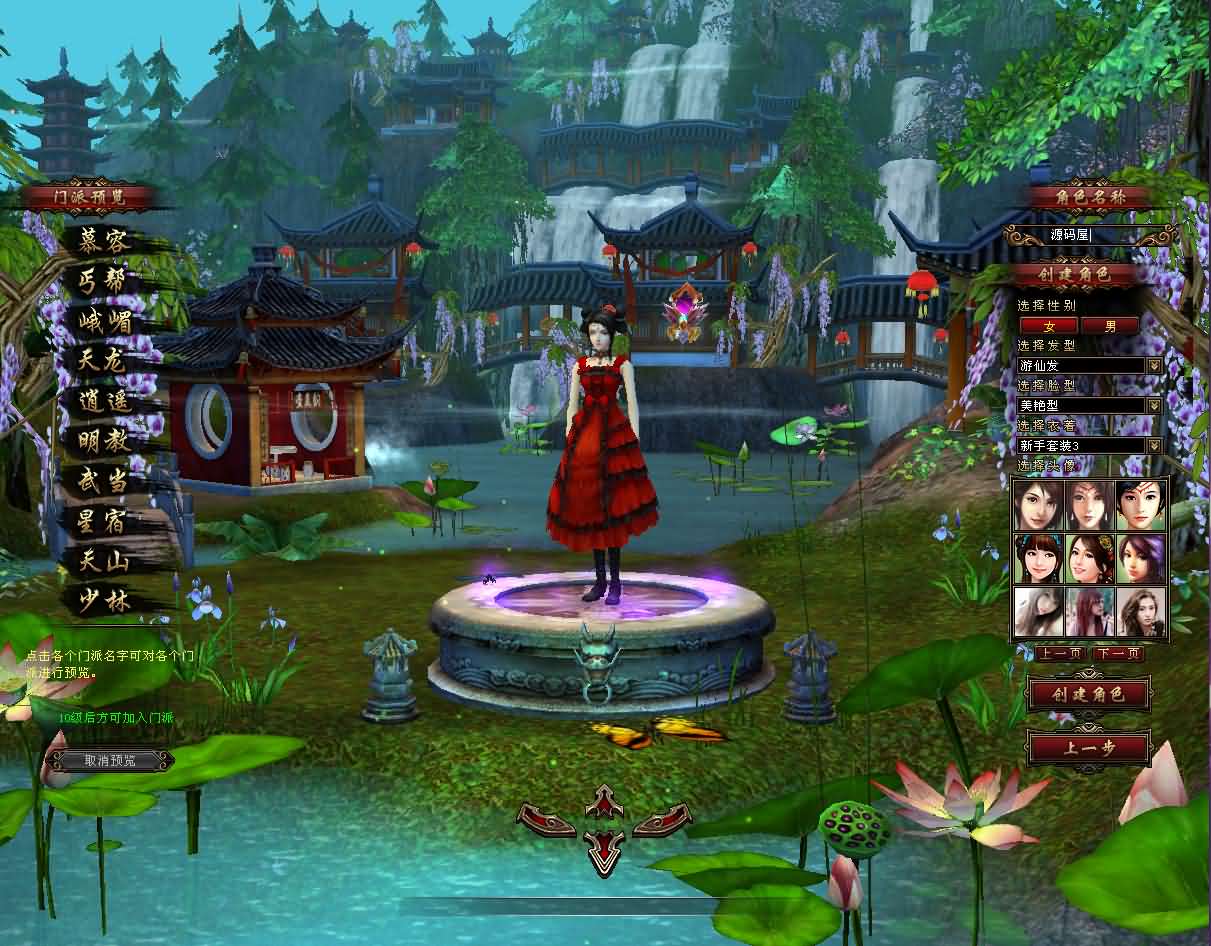This screenshot has width=1211, height=946.
Task: Choose male gender (男)
Action: pyautogui.click(x=1110, y=326)
